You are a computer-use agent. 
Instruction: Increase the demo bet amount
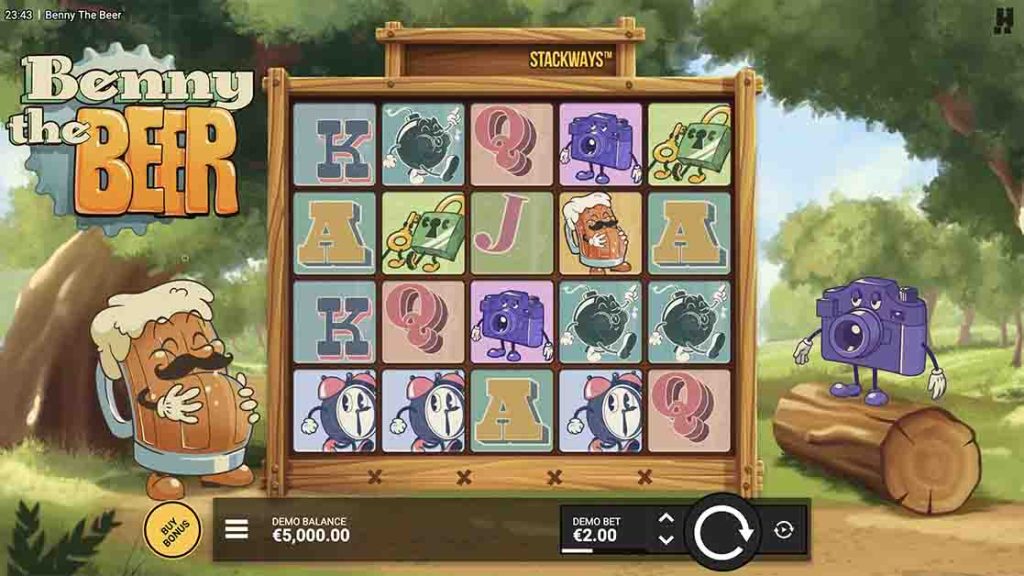point(667,518)
